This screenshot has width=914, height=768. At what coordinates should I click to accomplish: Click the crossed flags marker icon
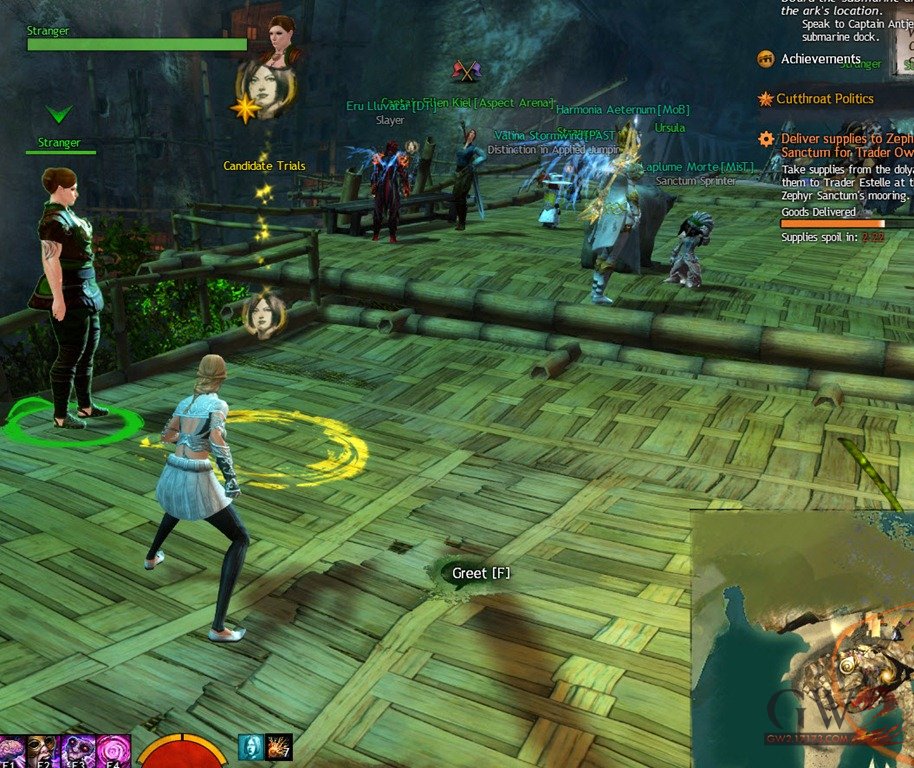point(467,70)
